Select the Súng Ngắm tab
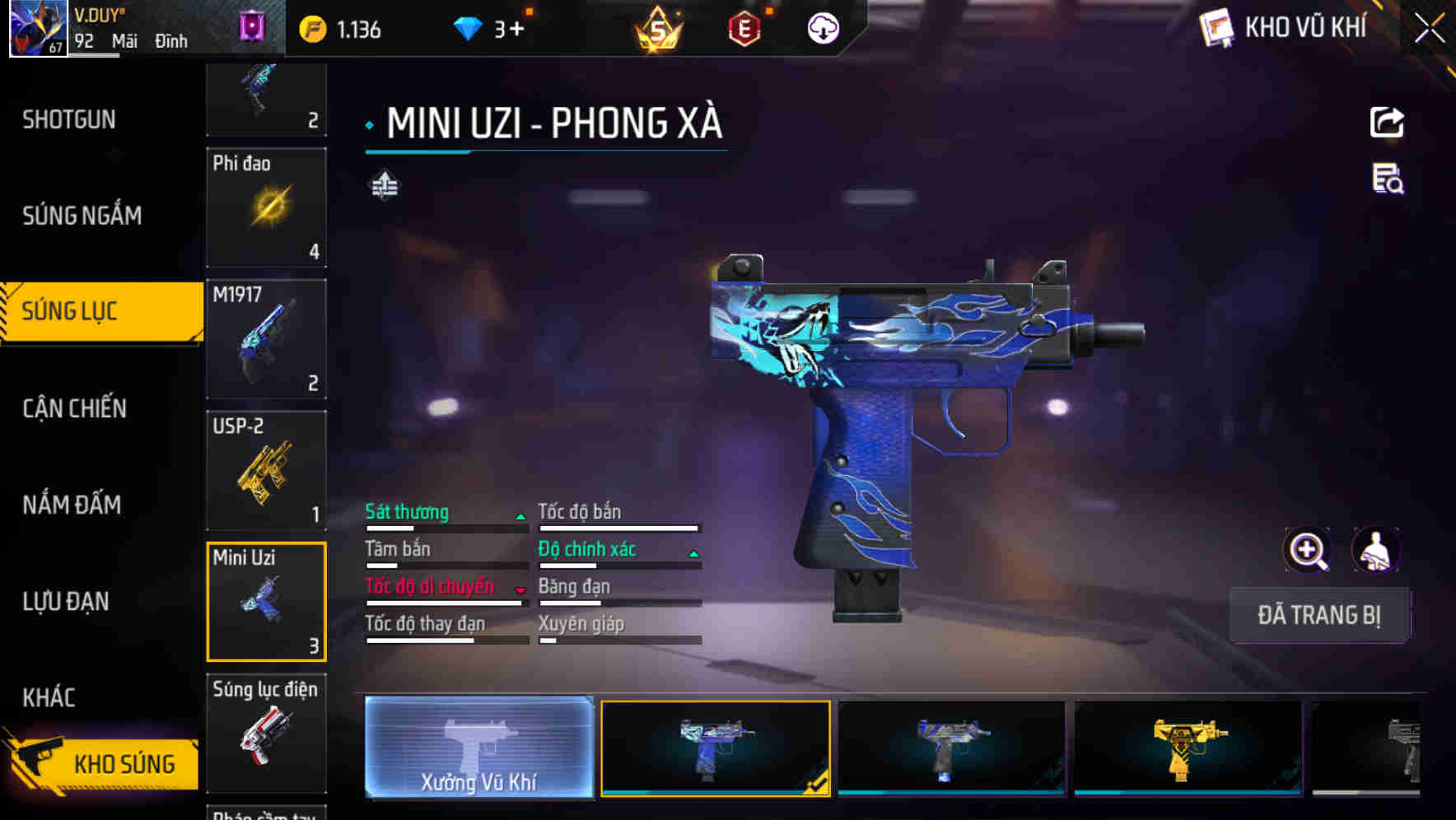The width and height of the screenshot is (1456, 820). pos(81,215)
